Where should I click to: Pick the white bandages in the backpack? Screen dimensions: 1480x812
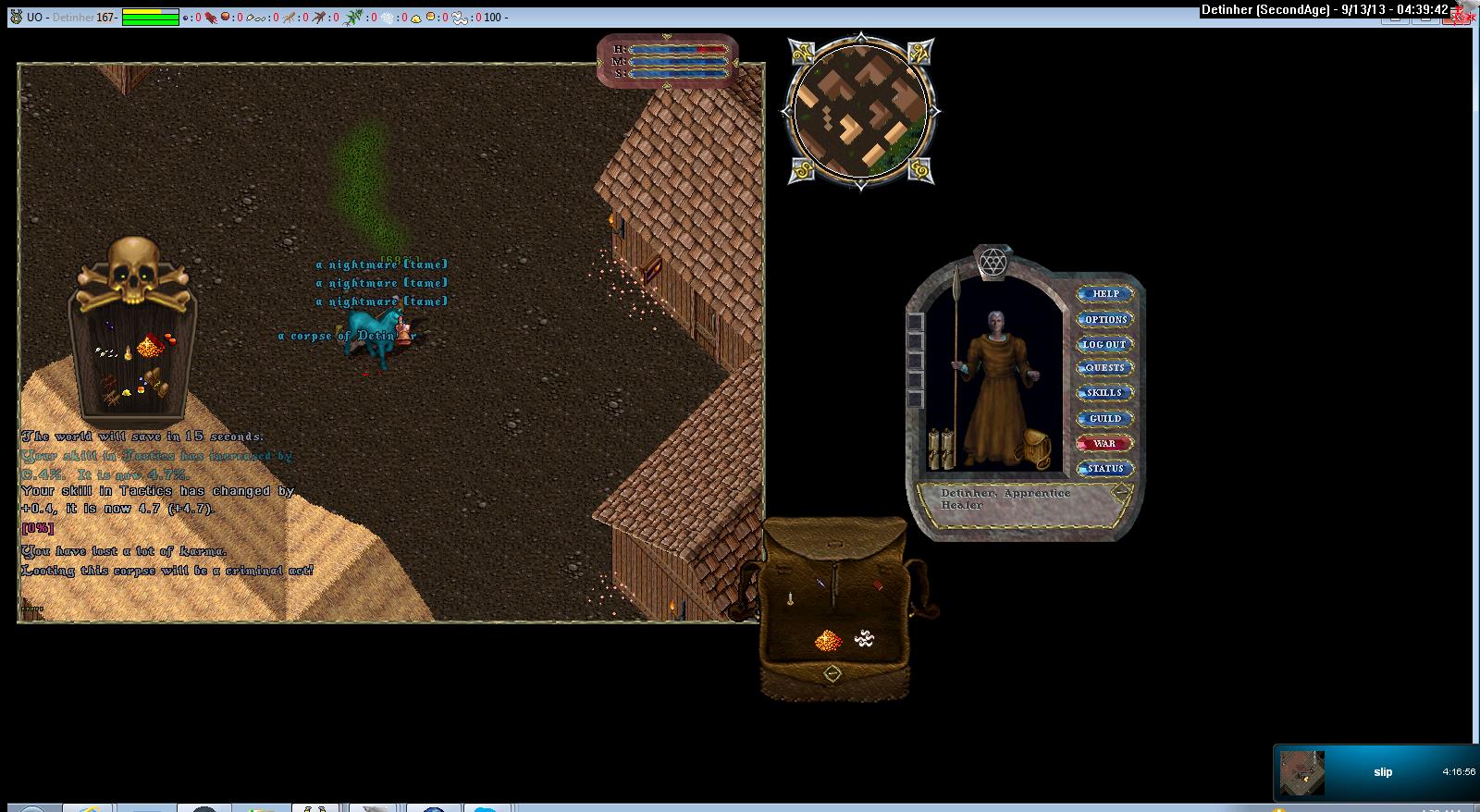tap(865, 637)
